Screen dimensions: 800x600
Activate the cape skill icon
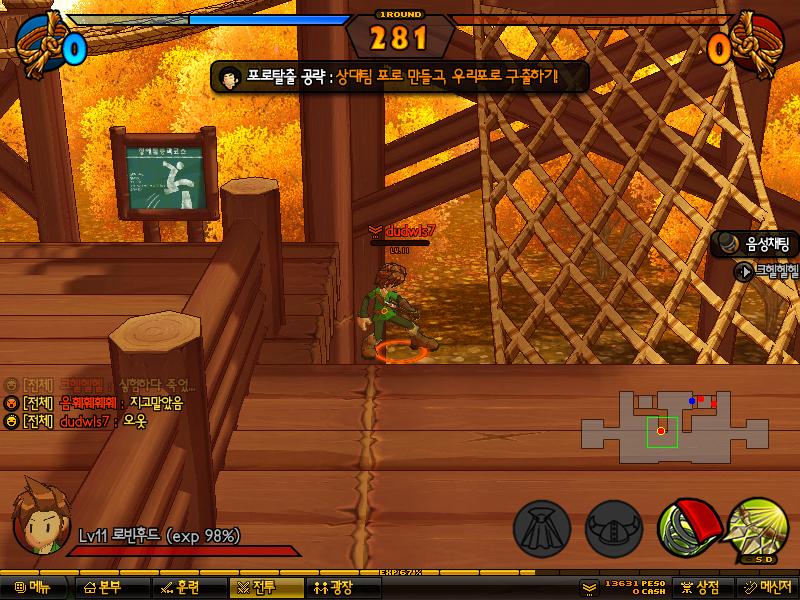pos(542,527)
